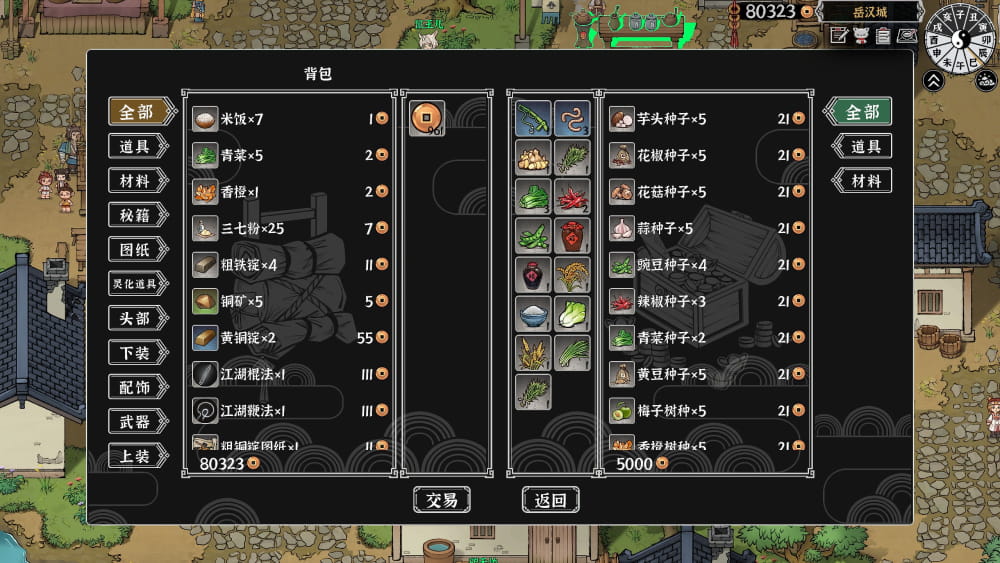The height and width of the screenshot is (563, 1000).
Task: Select the shop's 材料 materials tab
Action: [x=863, y=181]
